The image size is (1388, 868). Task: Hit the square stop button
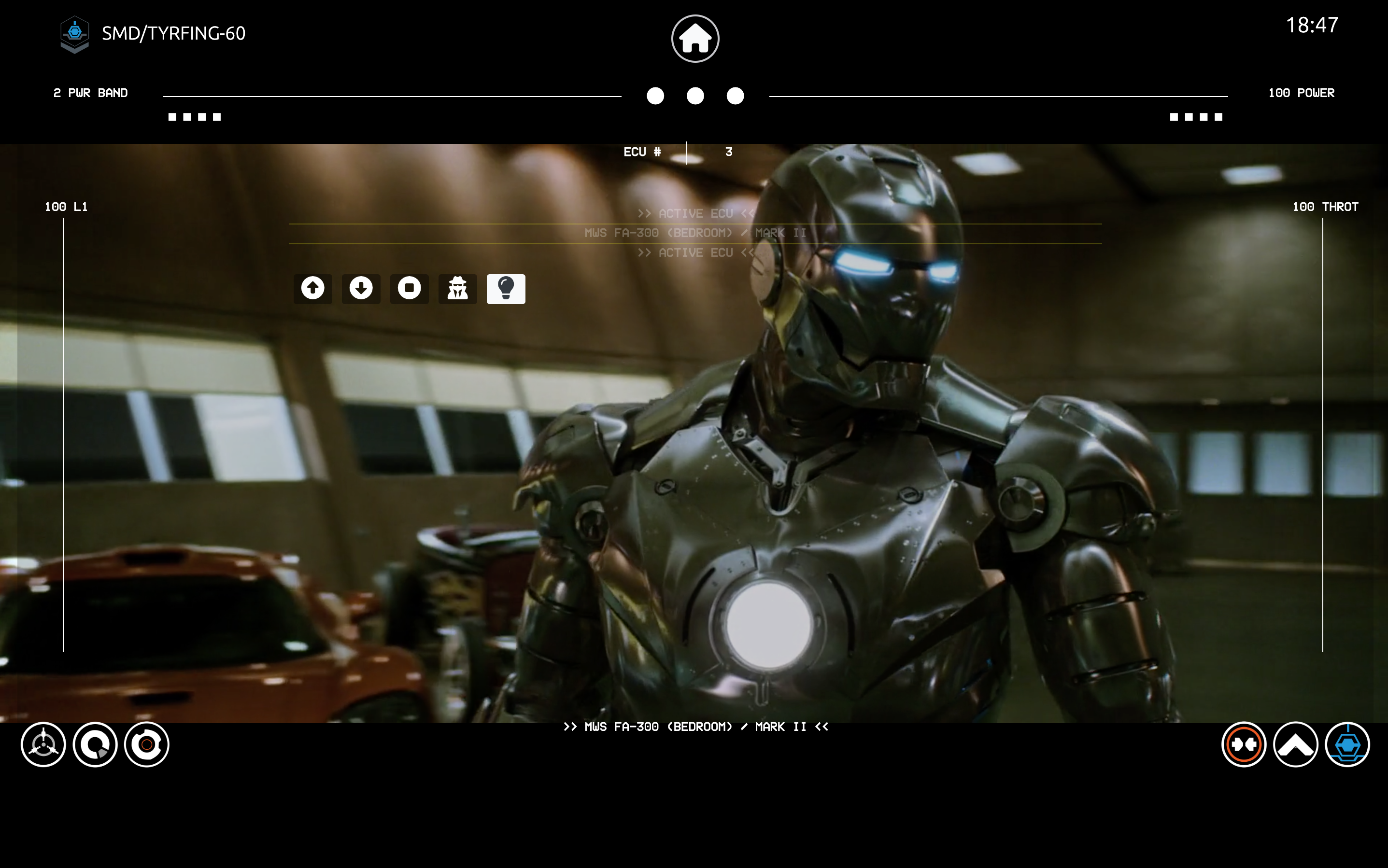coord(410,288)
